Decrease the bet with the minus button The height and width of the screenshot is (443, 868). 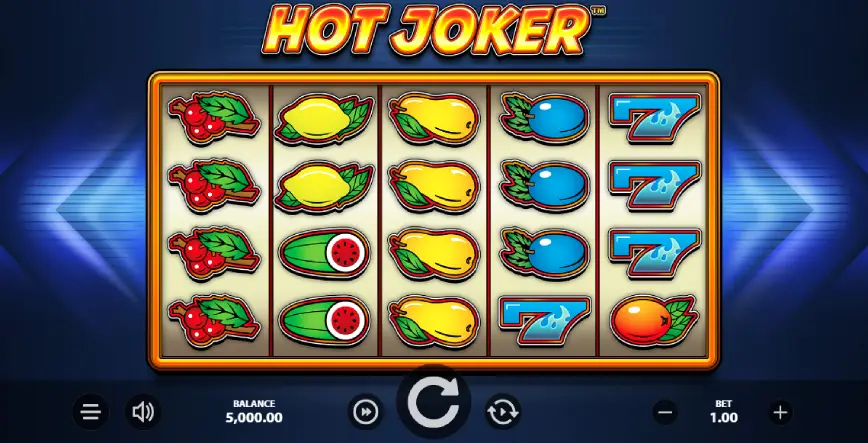666,411
